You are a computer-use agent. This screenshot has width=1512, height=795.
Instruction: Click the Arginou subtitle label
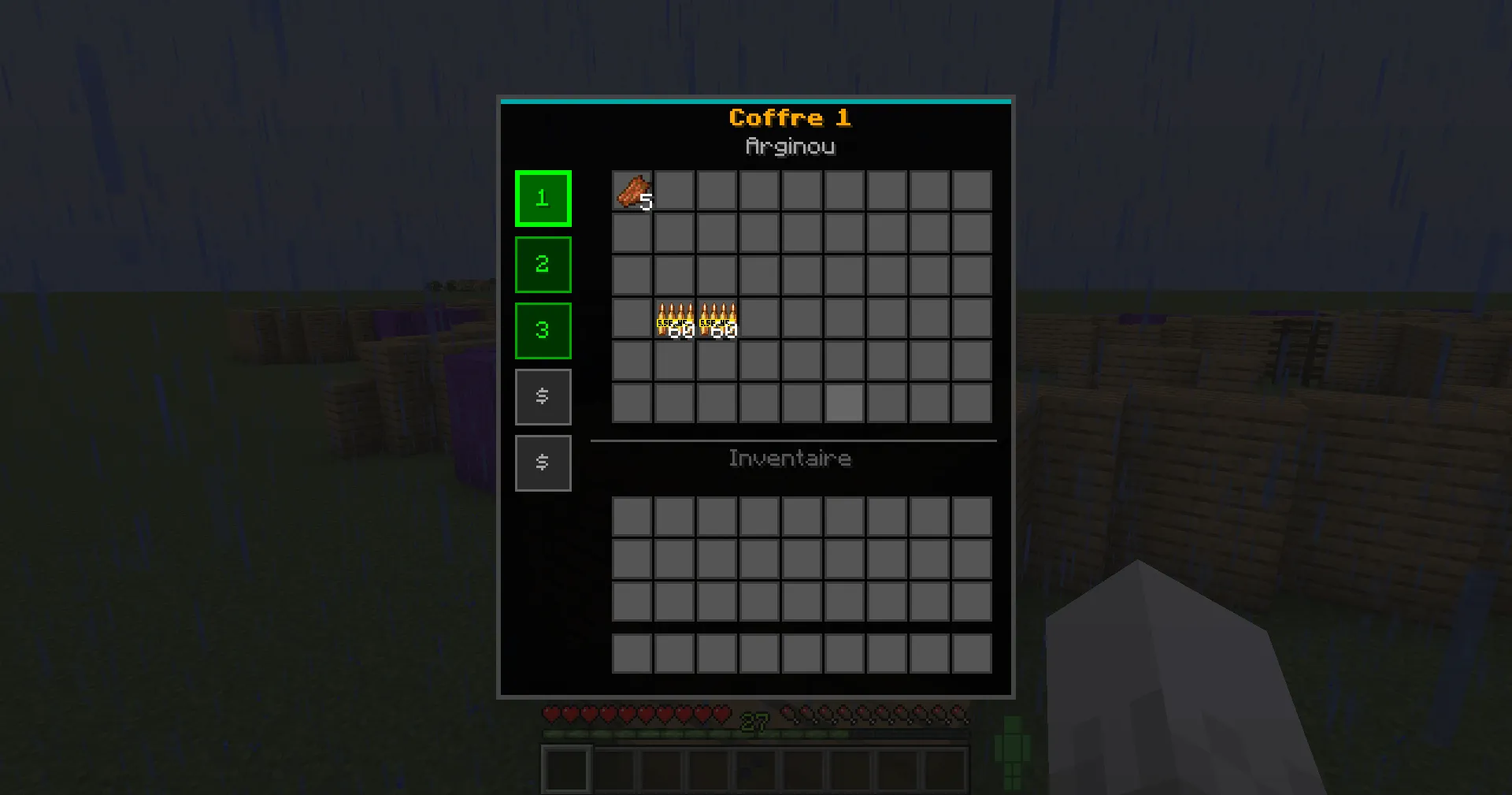791,146
